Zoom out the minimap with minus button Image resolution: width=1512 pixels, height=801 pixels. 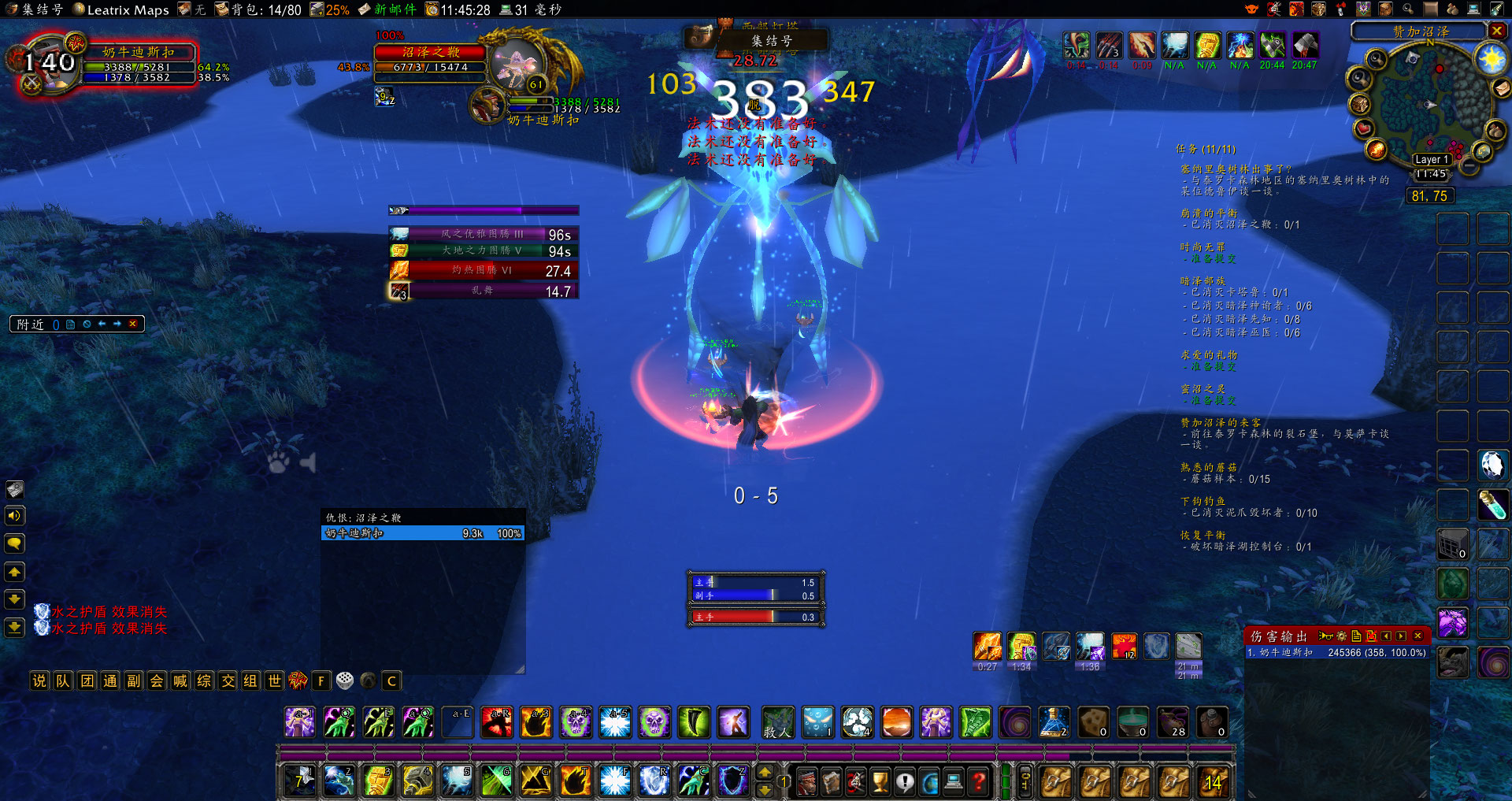[1469, 167]
